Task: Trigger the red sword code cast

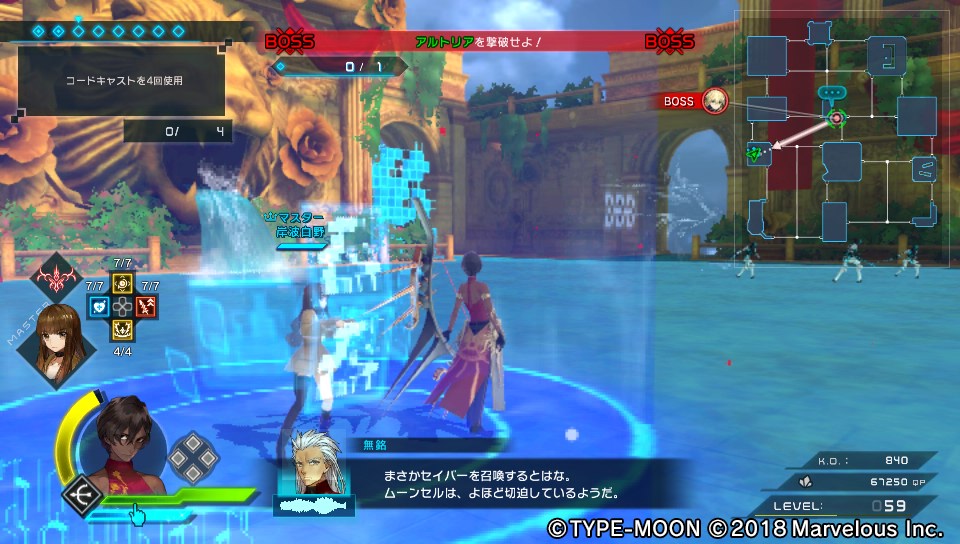Action: pyautogui.click(x=147, y=307)
